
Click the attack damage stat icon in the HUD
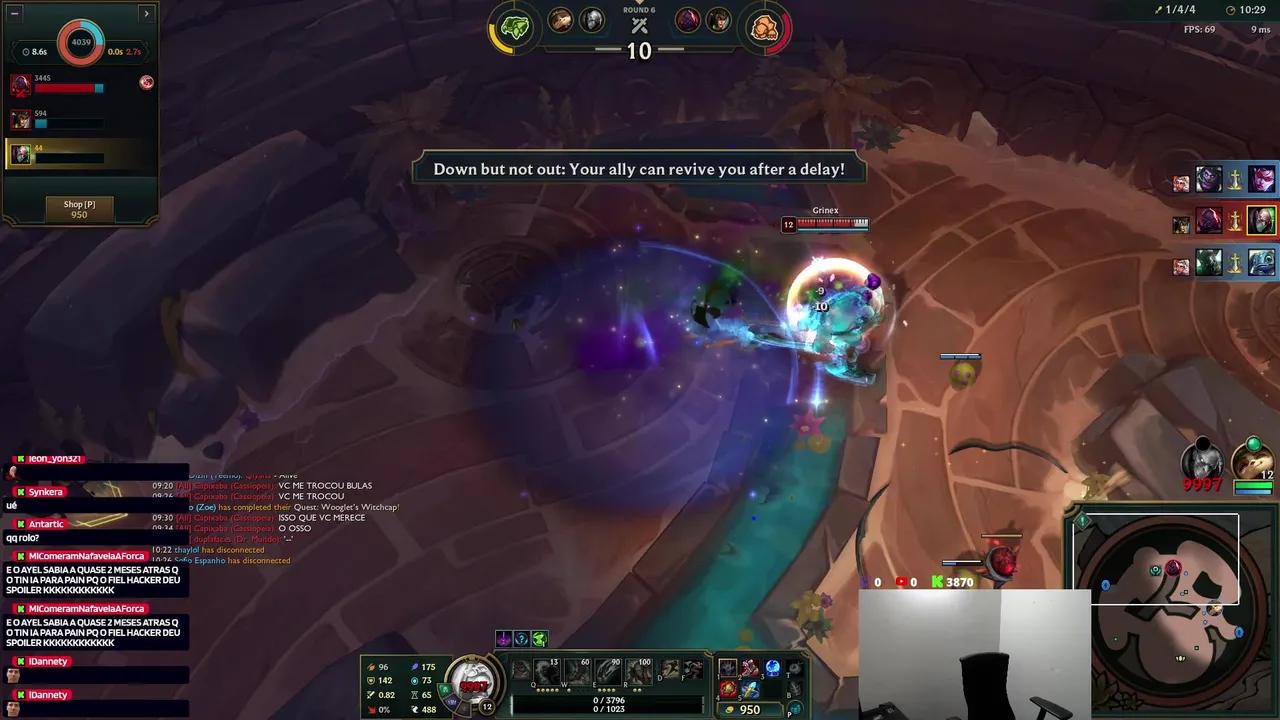pyautogui.click(x=370, y=665)
